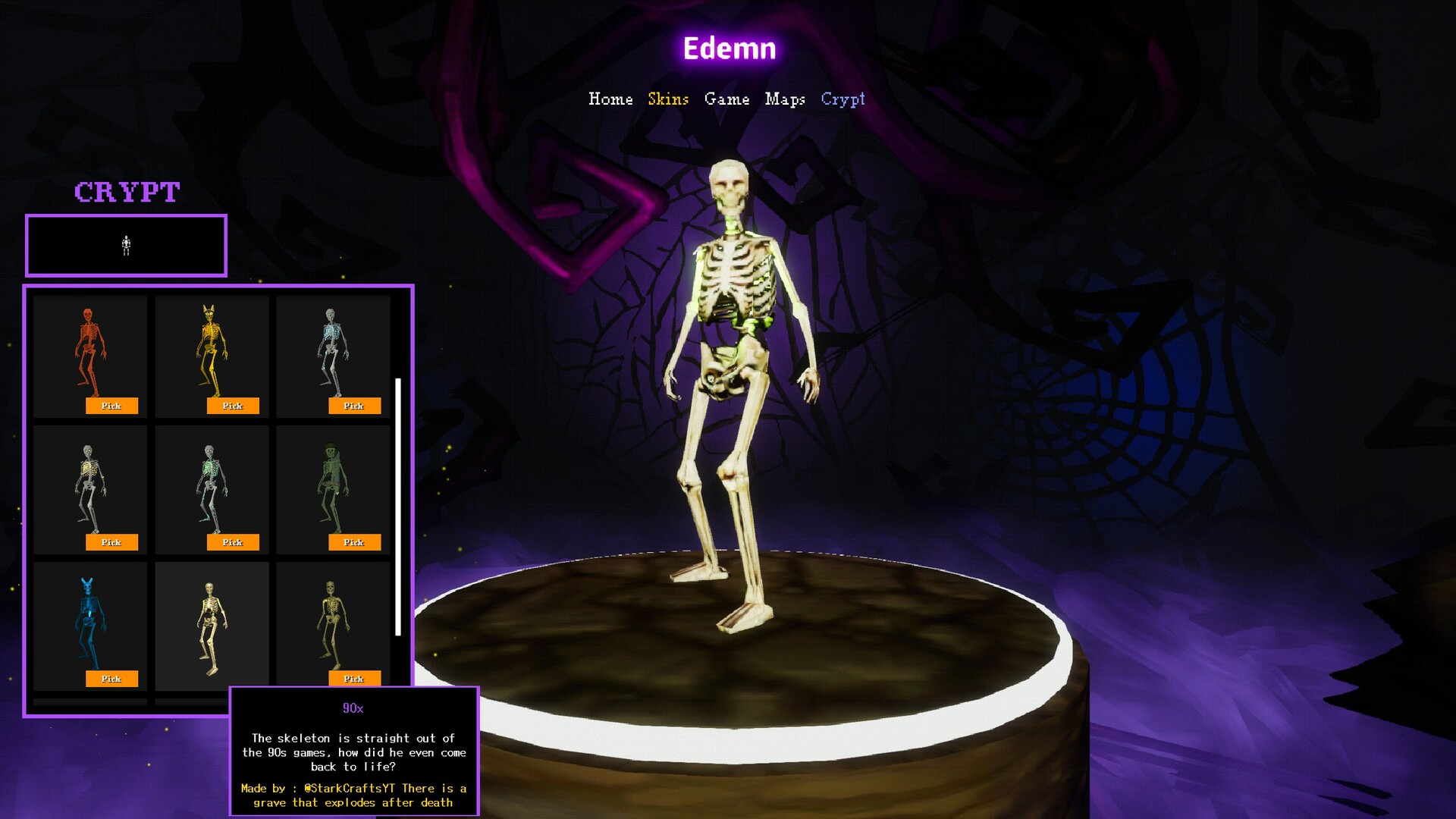Pick the blue rabbit-eared skeleton skin
Image resolution: width=1456 pixels, height=819 pixels.
tap(111, 679)
